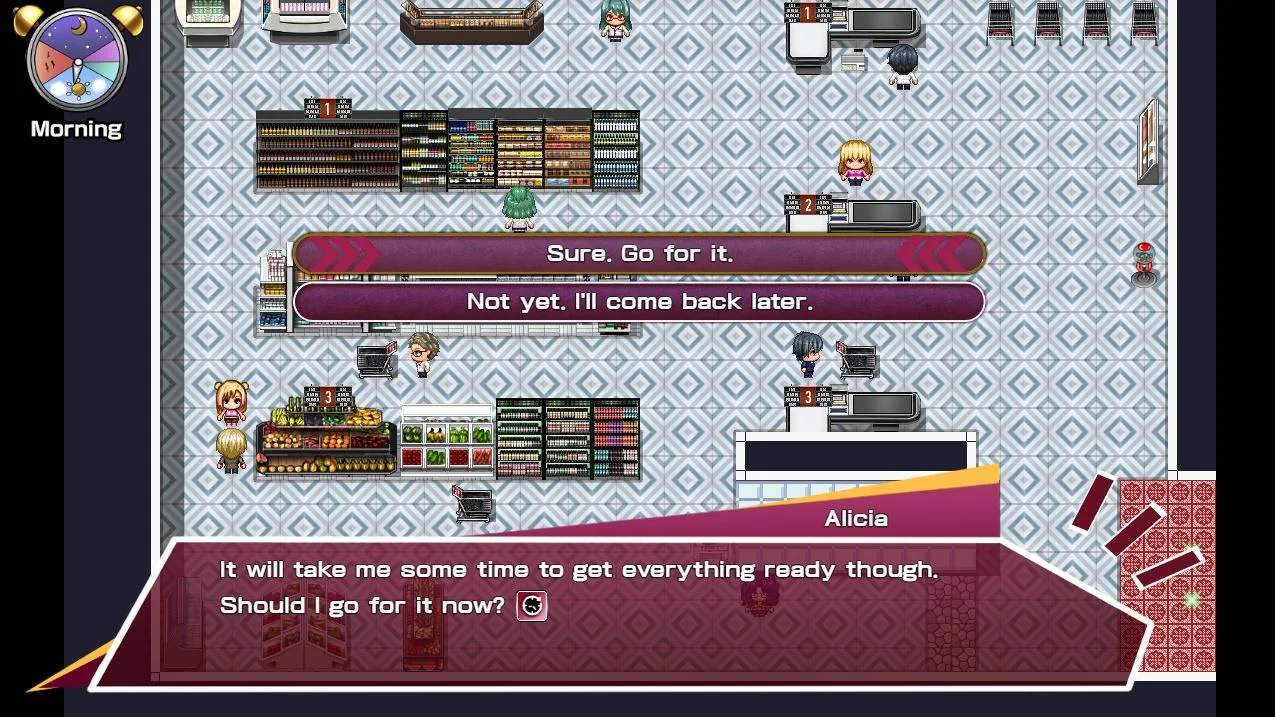Advance Alicia's dialogue text box

[620, 610]
